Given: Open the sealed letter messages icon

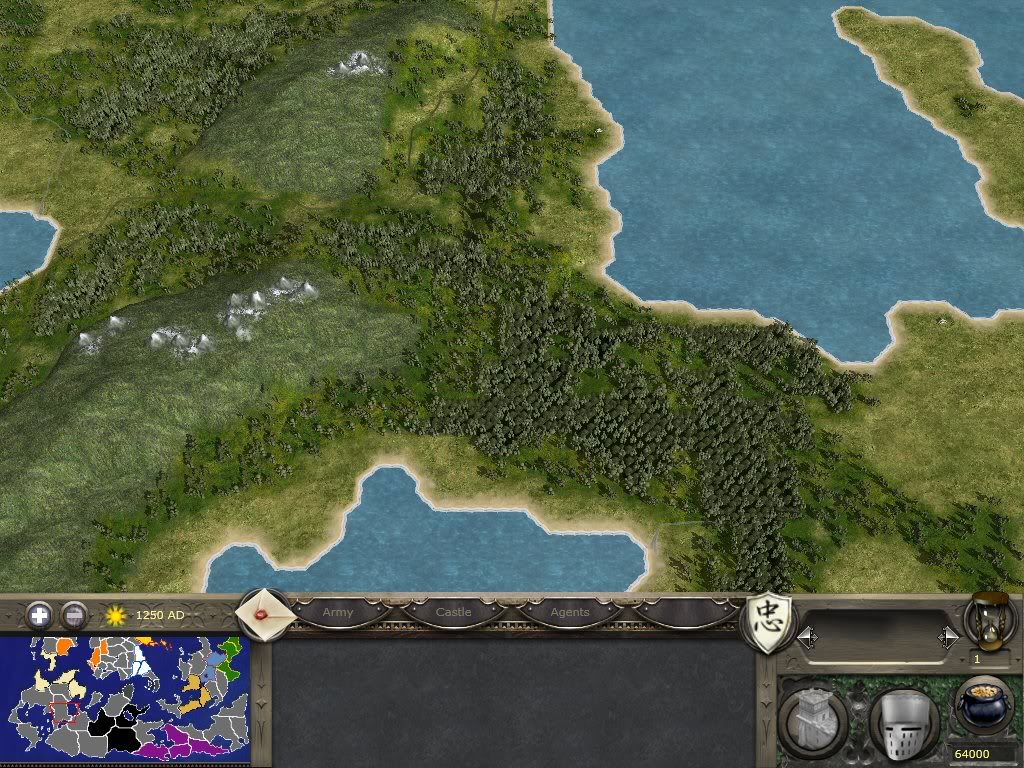Looking at the screenshot, I should 264,614.
